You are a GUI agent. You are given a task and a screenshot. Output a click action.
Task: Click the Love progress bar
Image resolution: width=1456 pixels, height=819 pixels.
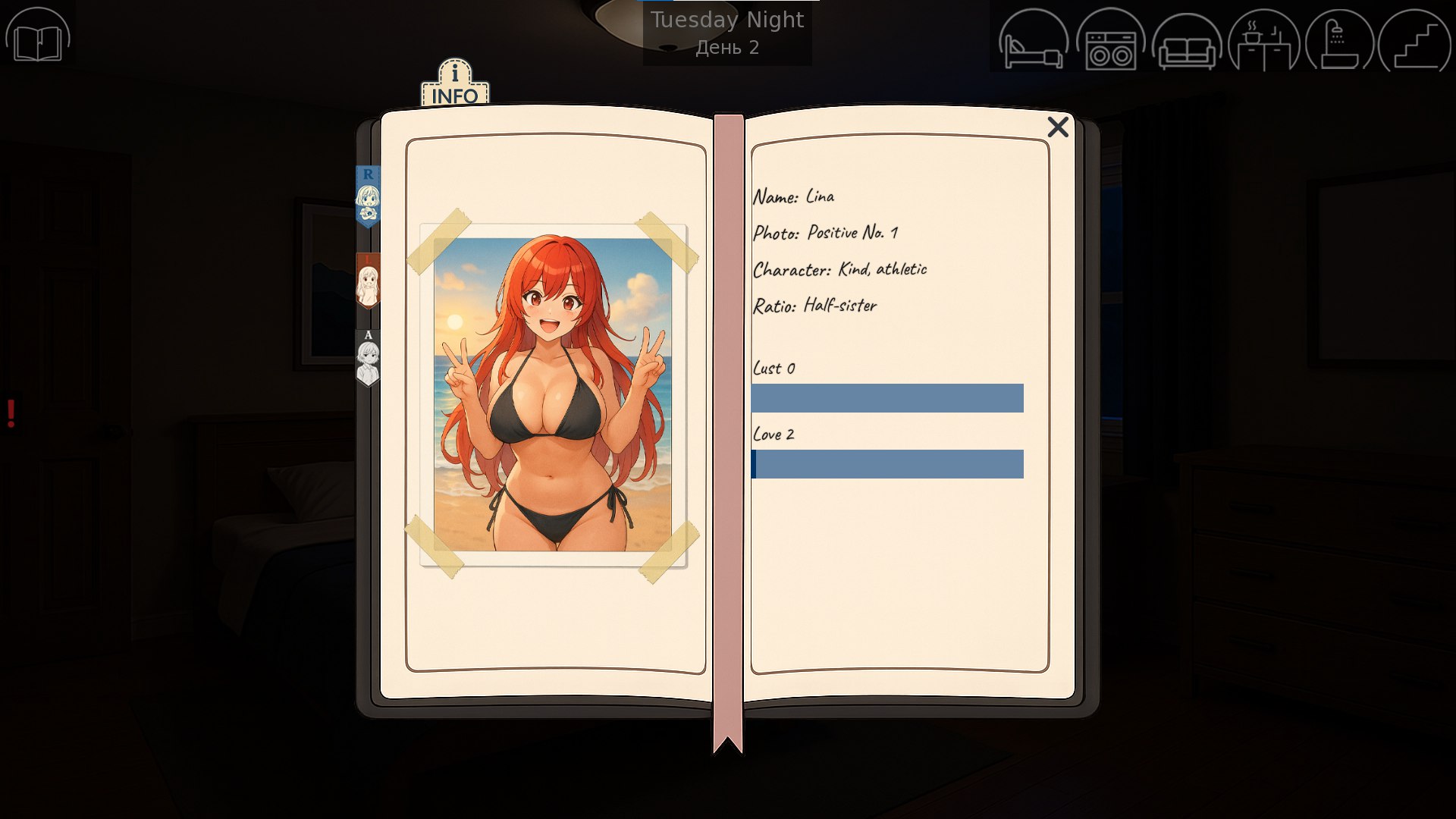pyautogui.click(x=887, y=463)
